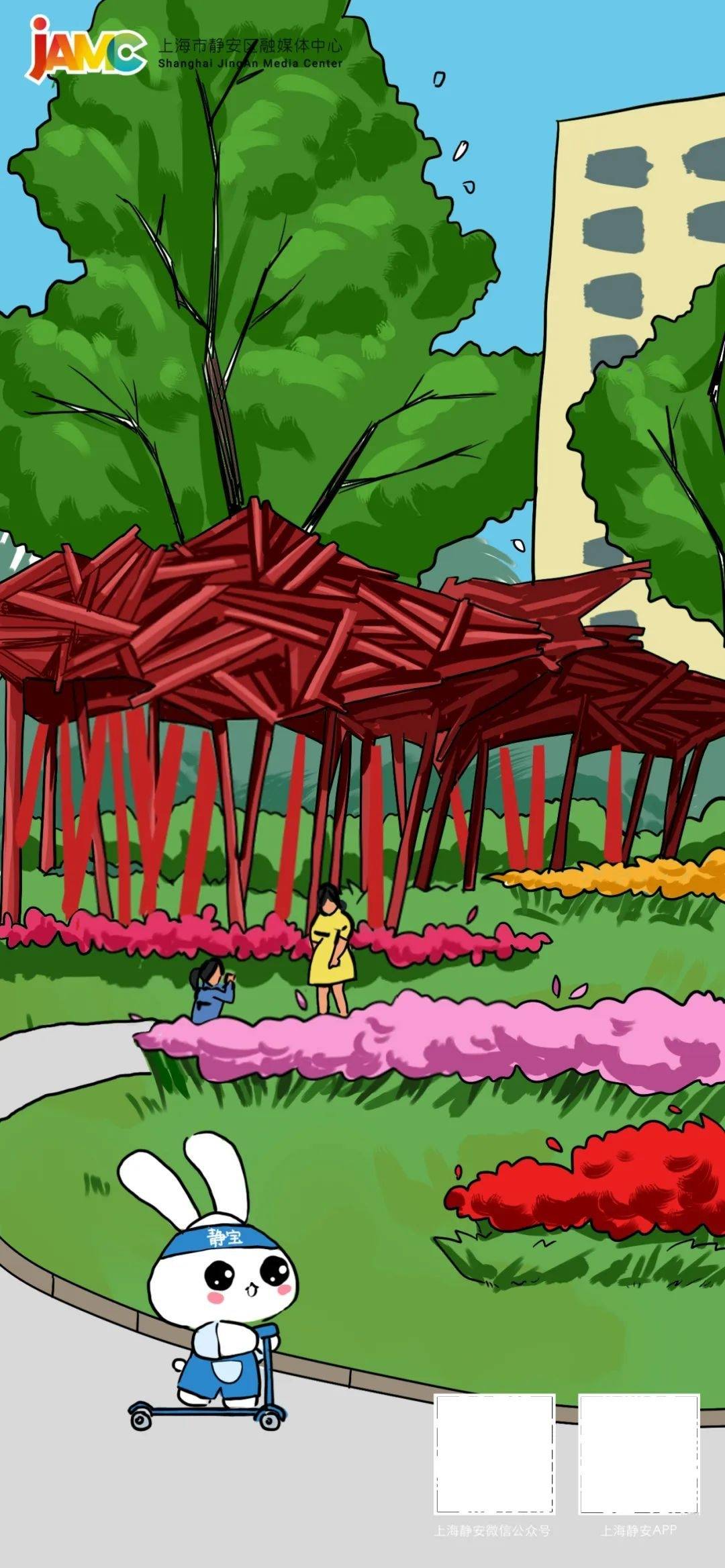
Task: Click the JAMC logo
Action: (x=86, y=50)
